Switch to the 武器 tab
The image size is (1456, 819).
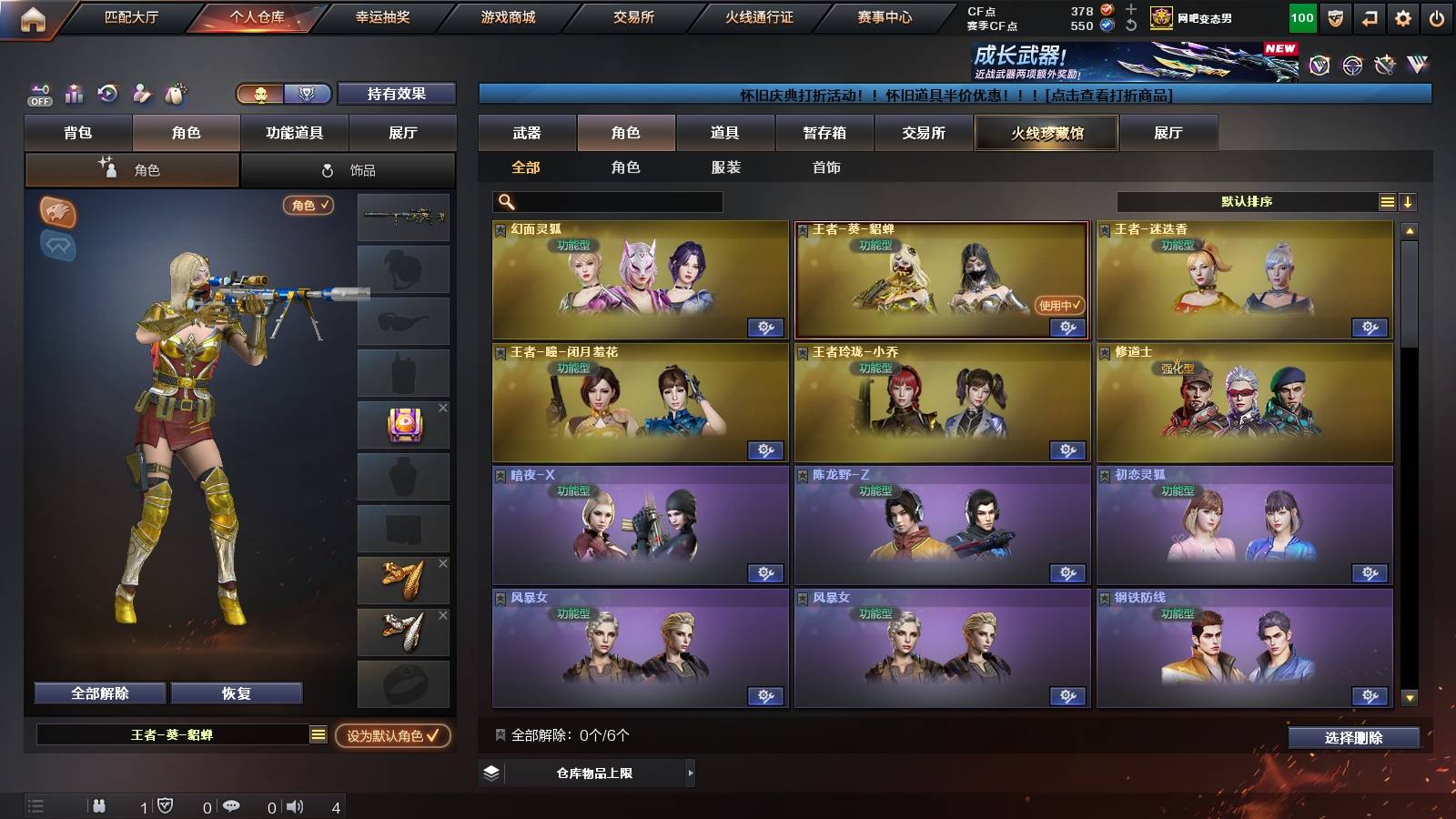529,133
